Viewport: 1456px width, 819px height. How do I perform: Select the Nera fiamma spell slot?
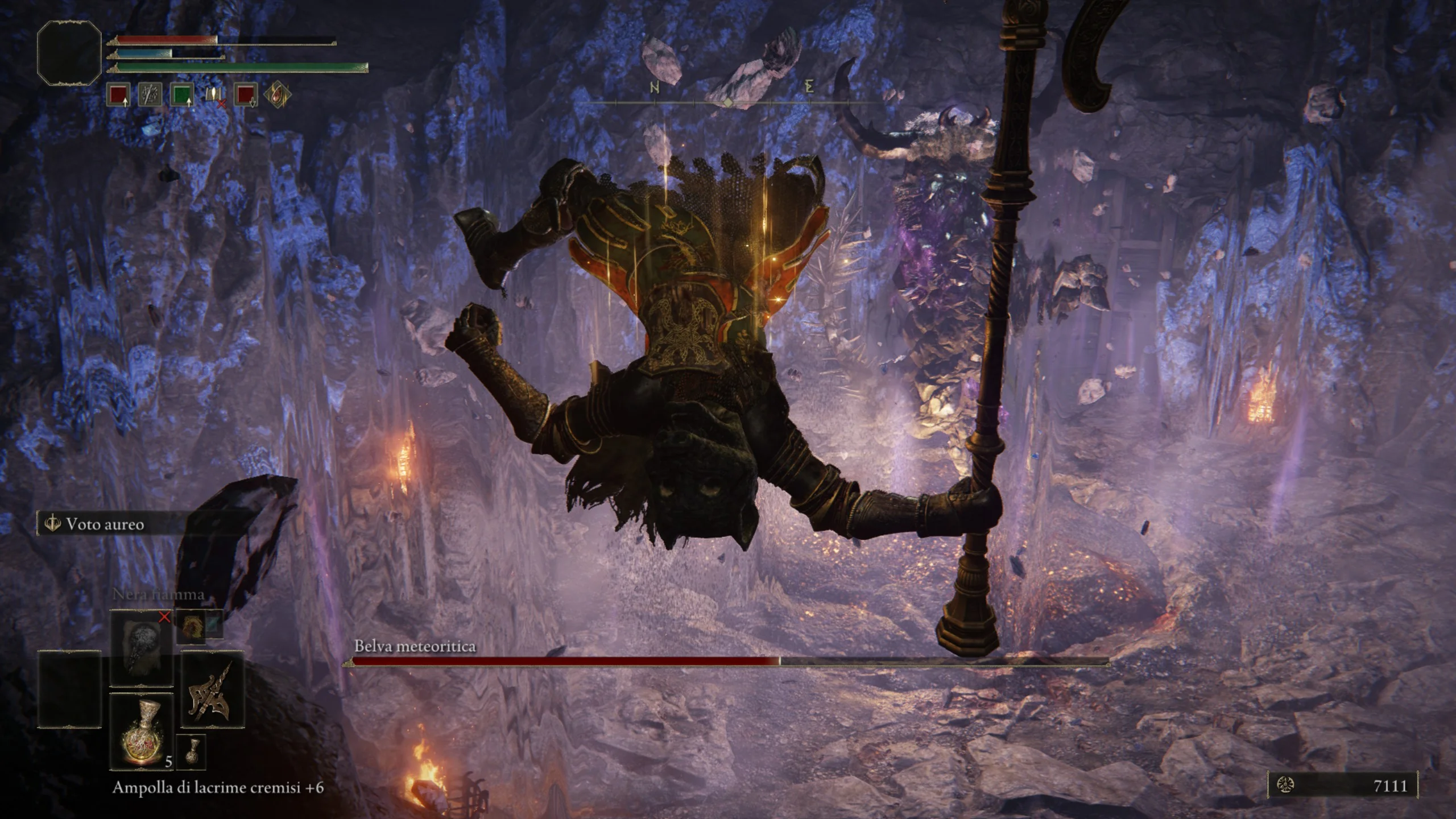pyautogui.click(x=141, y=648)
